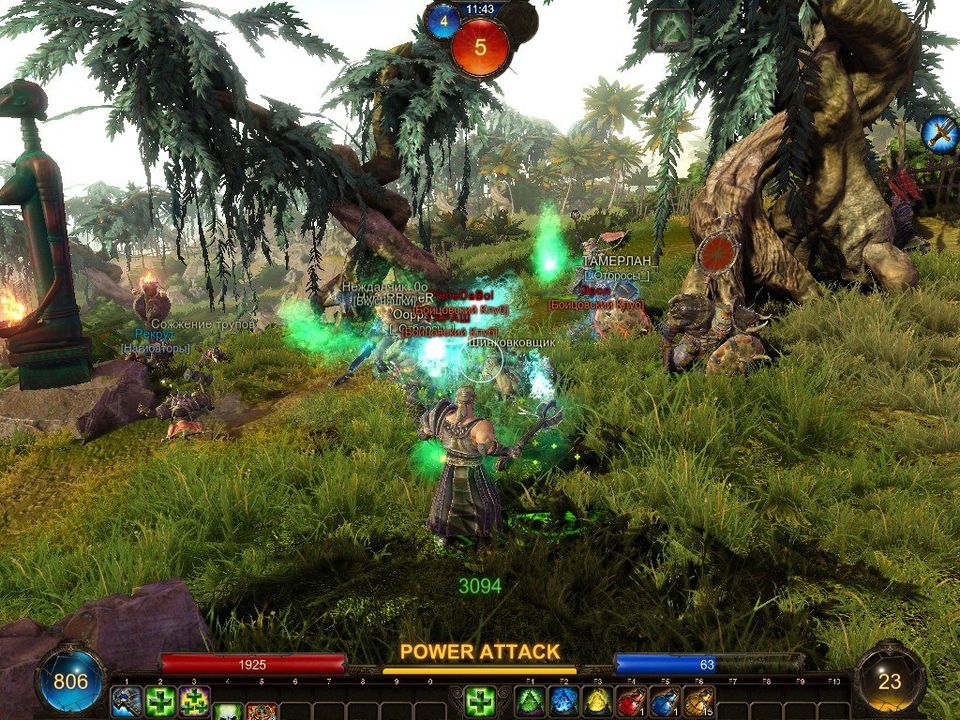This screenshot has width=960, height=720.
Task: Click the round blue sword icon at right edge
Action: click(940, 132)
